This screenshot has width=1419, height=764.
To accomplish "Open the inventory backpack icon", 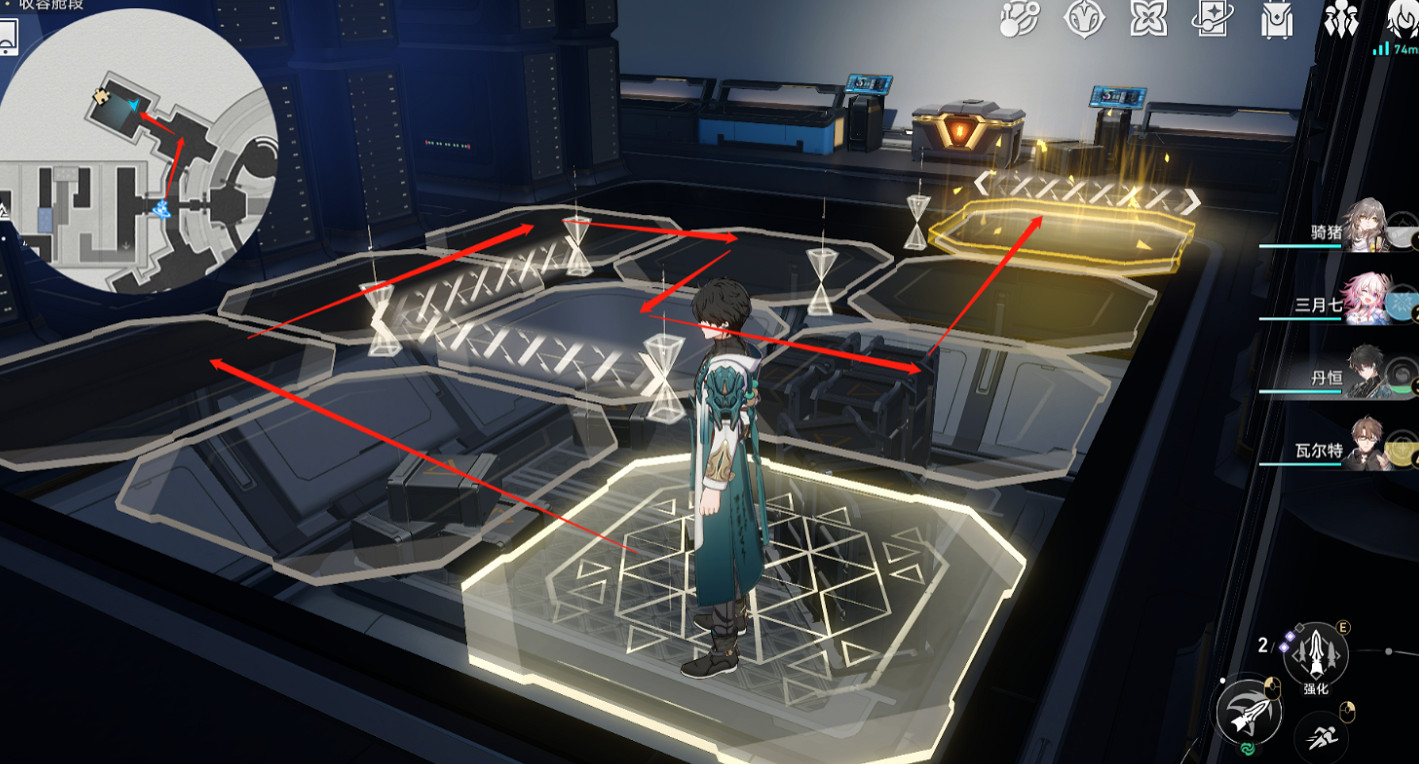I will point(1275,18).
